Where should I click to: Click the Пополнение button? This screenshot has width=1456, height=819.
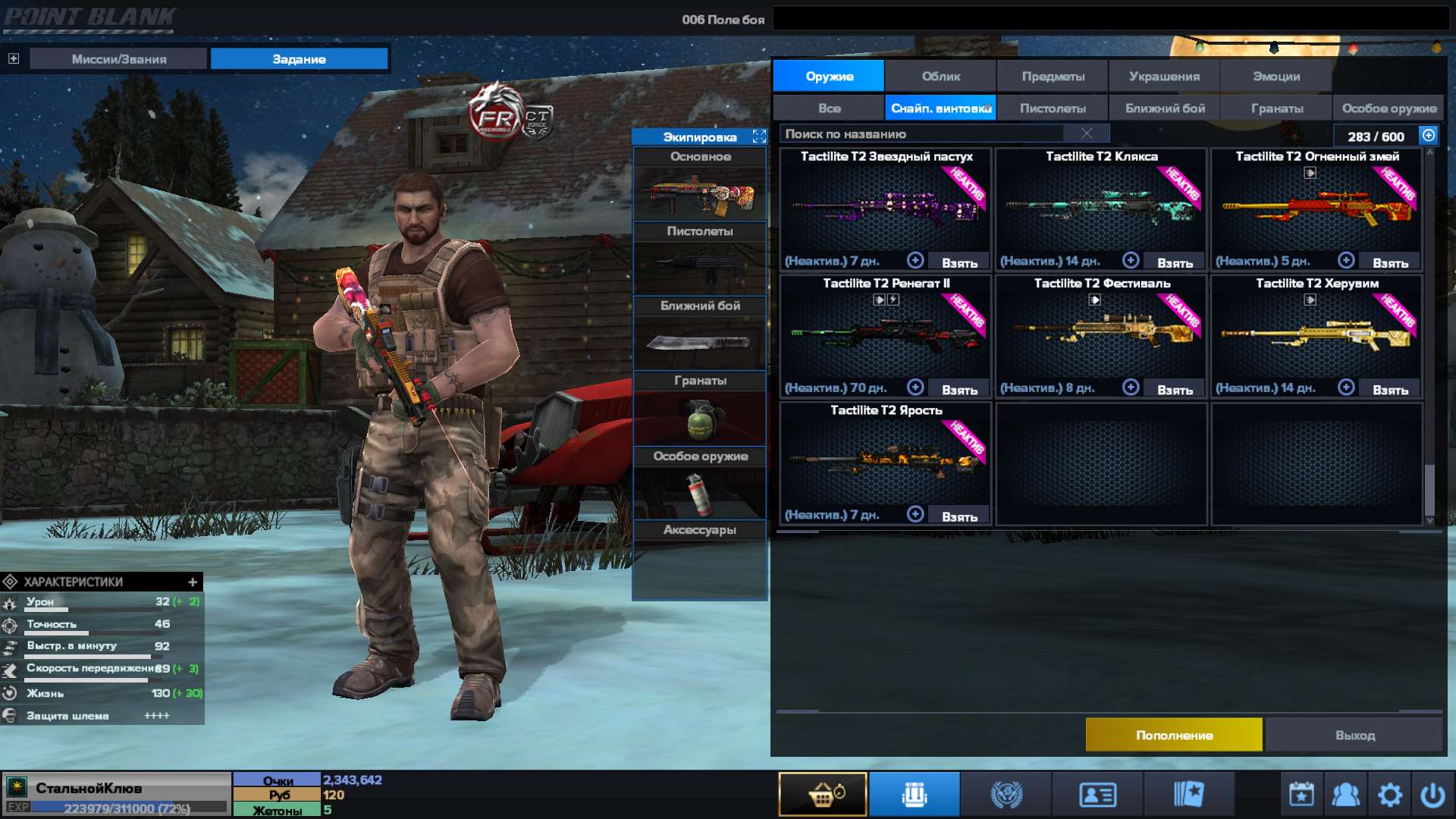(x=1174, y=734)
